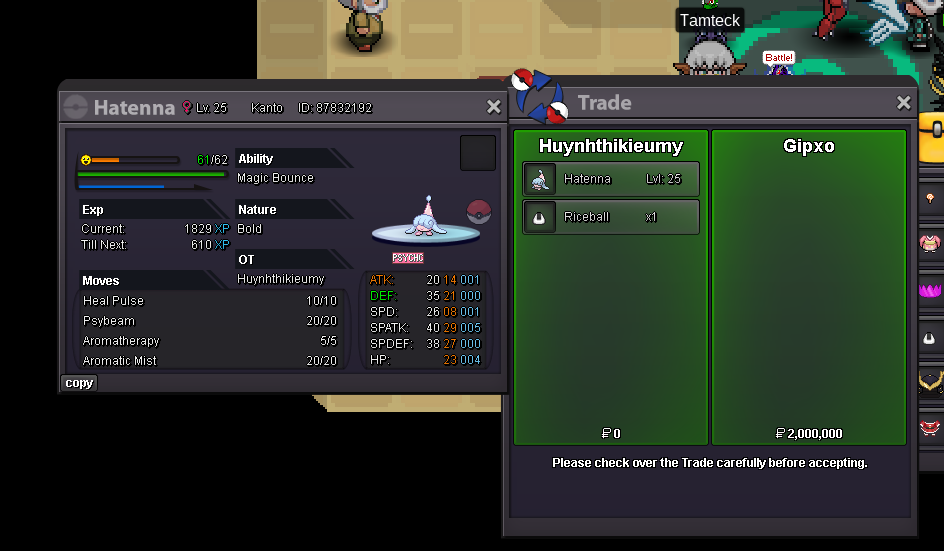Click the Psybeam move row
The height and width of the screenshot is (551, 944).
click(x=210, y=321)
